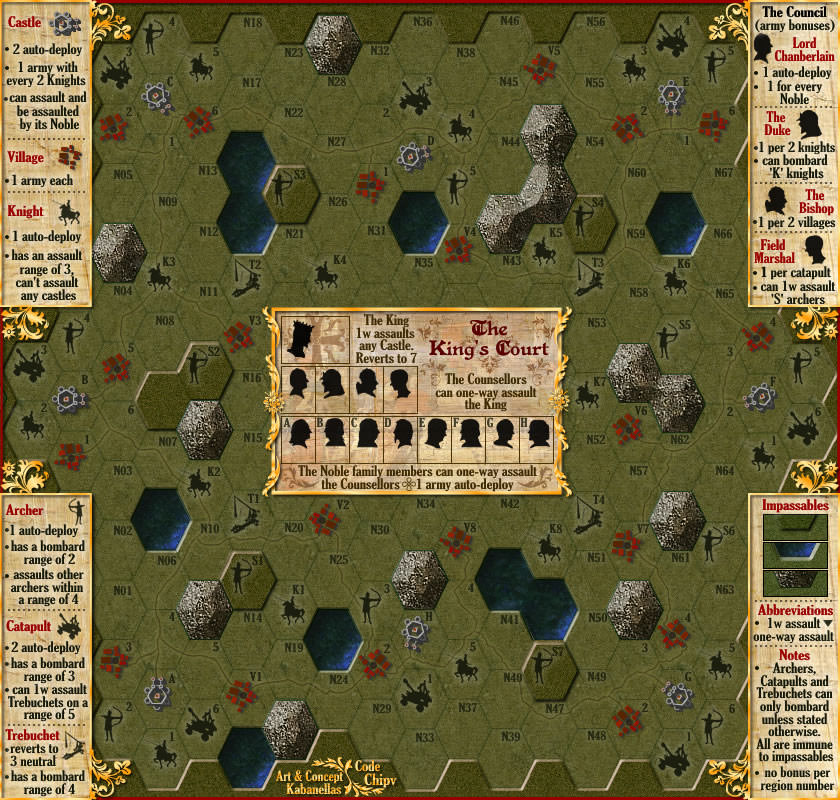Choose the N36 hex territory
This screenshot has width=840, height=800.
(x=421, y=24)
